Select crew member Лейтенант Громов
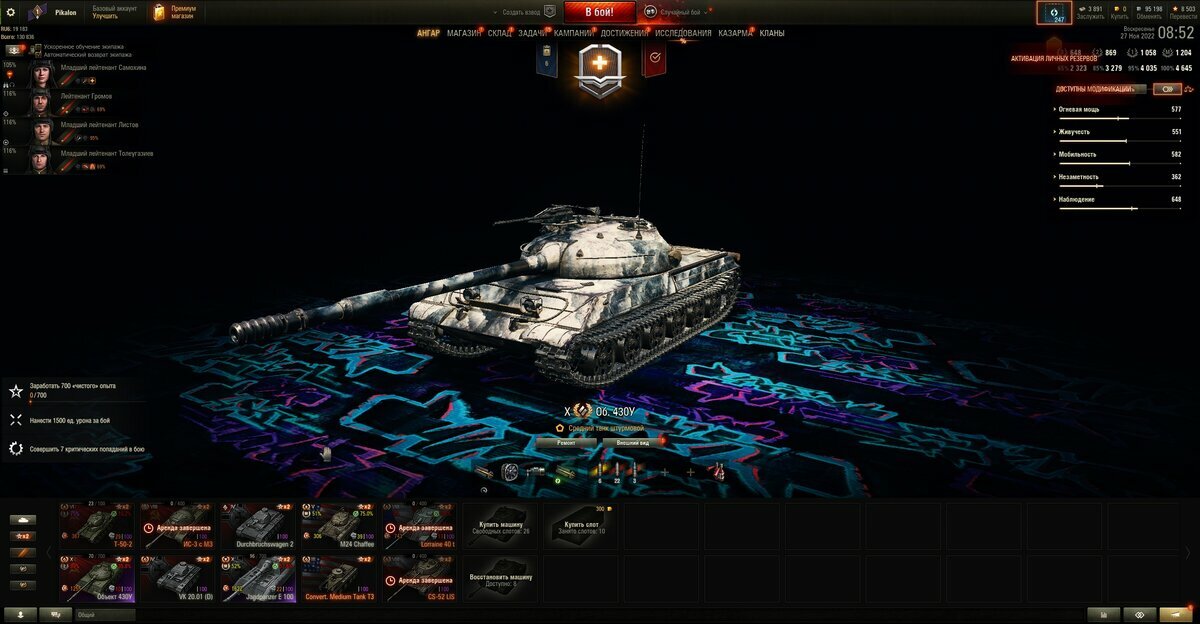Screen dimensions: 1200x624 click(86, 97)
